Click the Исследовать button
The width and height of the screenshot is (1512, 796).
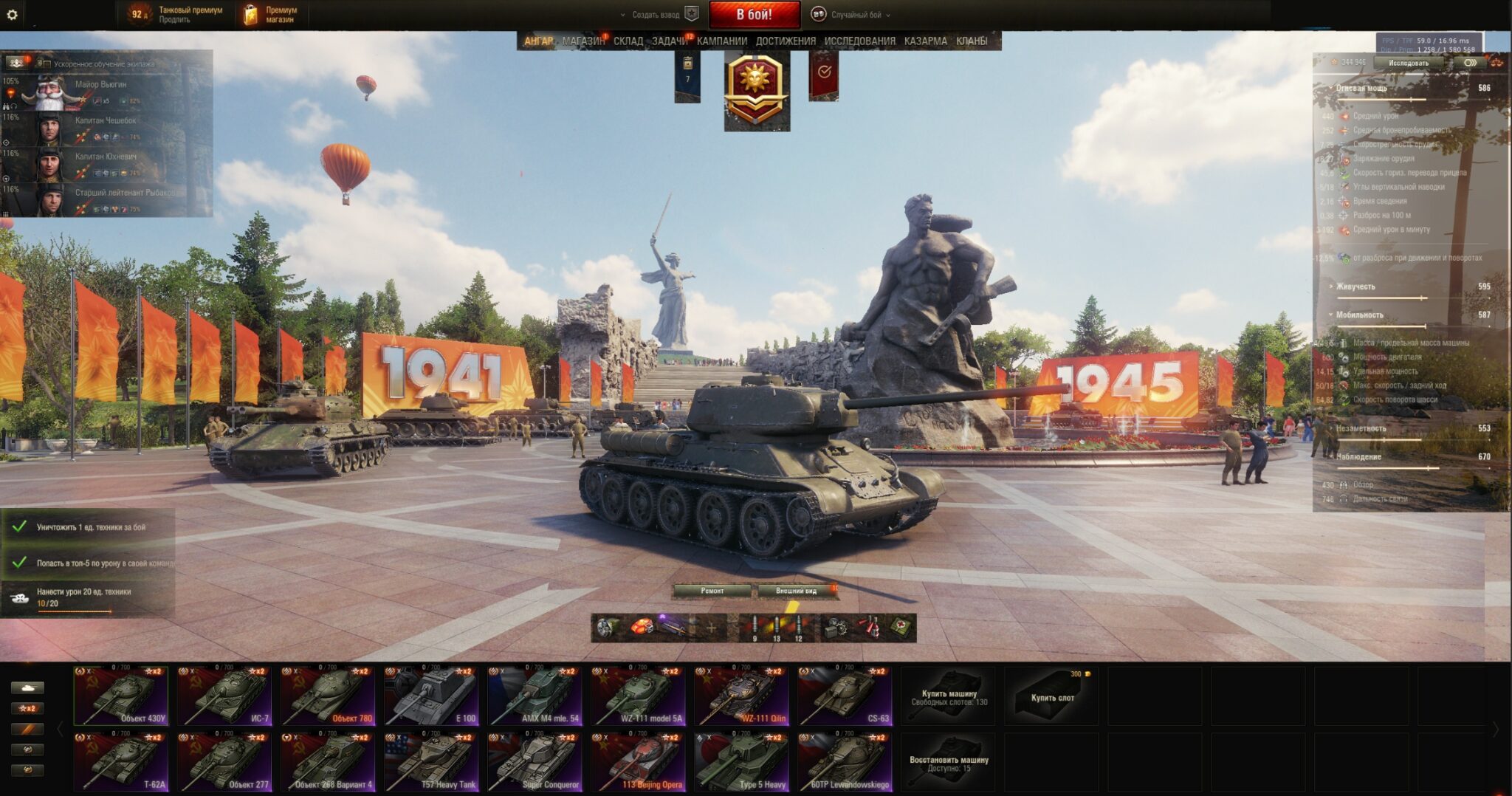(1408, 63)
